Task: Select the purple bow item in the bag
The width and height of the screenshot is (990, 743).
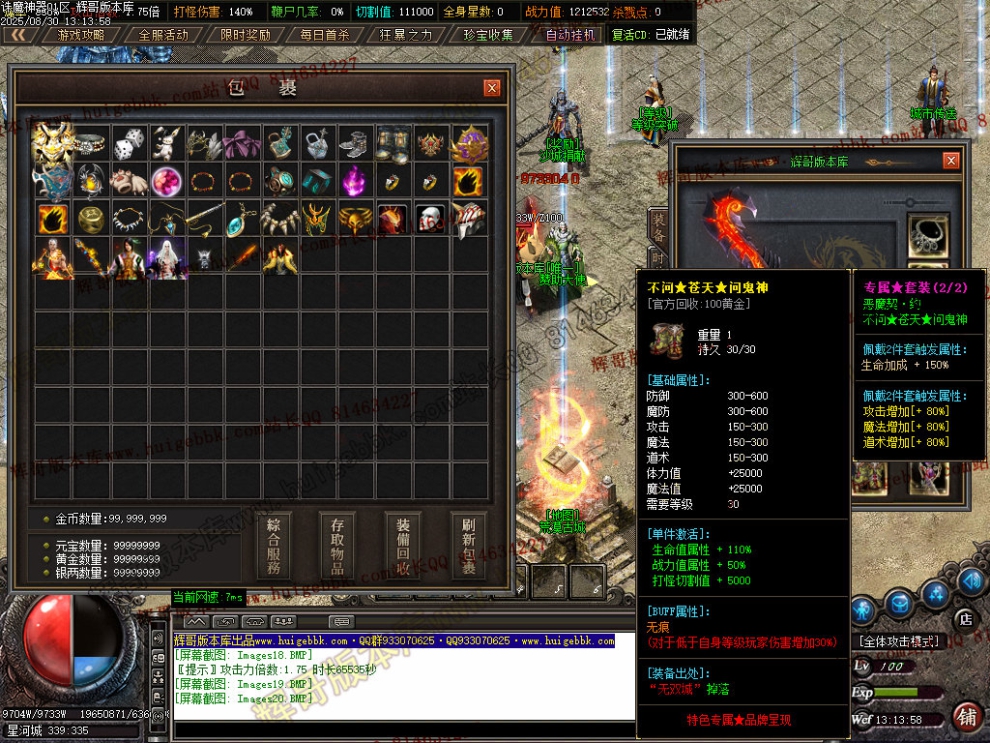Action: point(242,144)
